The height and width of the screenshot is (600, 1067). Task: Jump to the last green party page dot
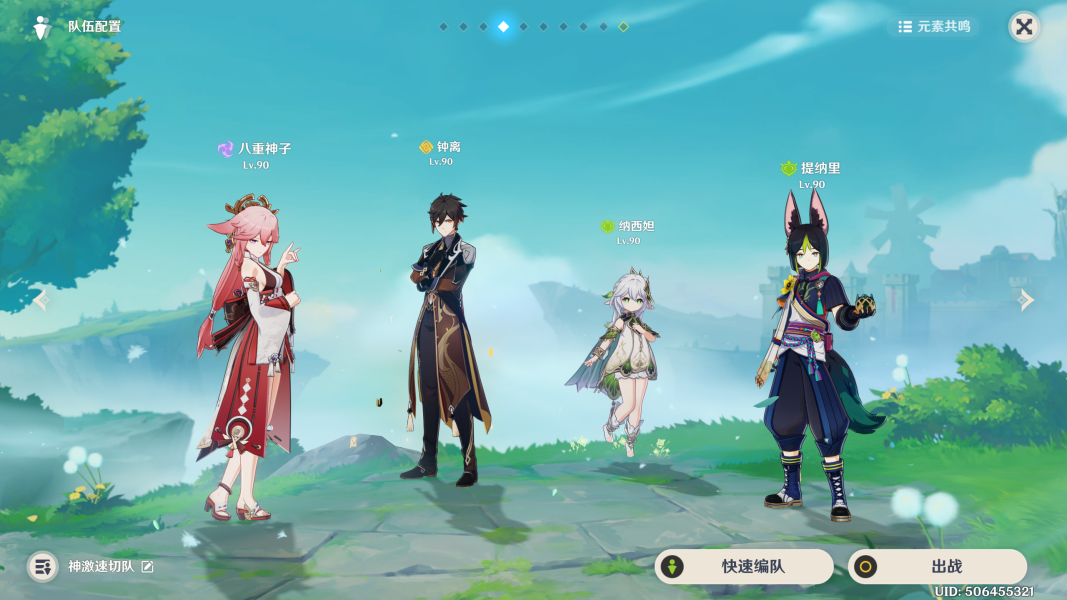(623, 27)
